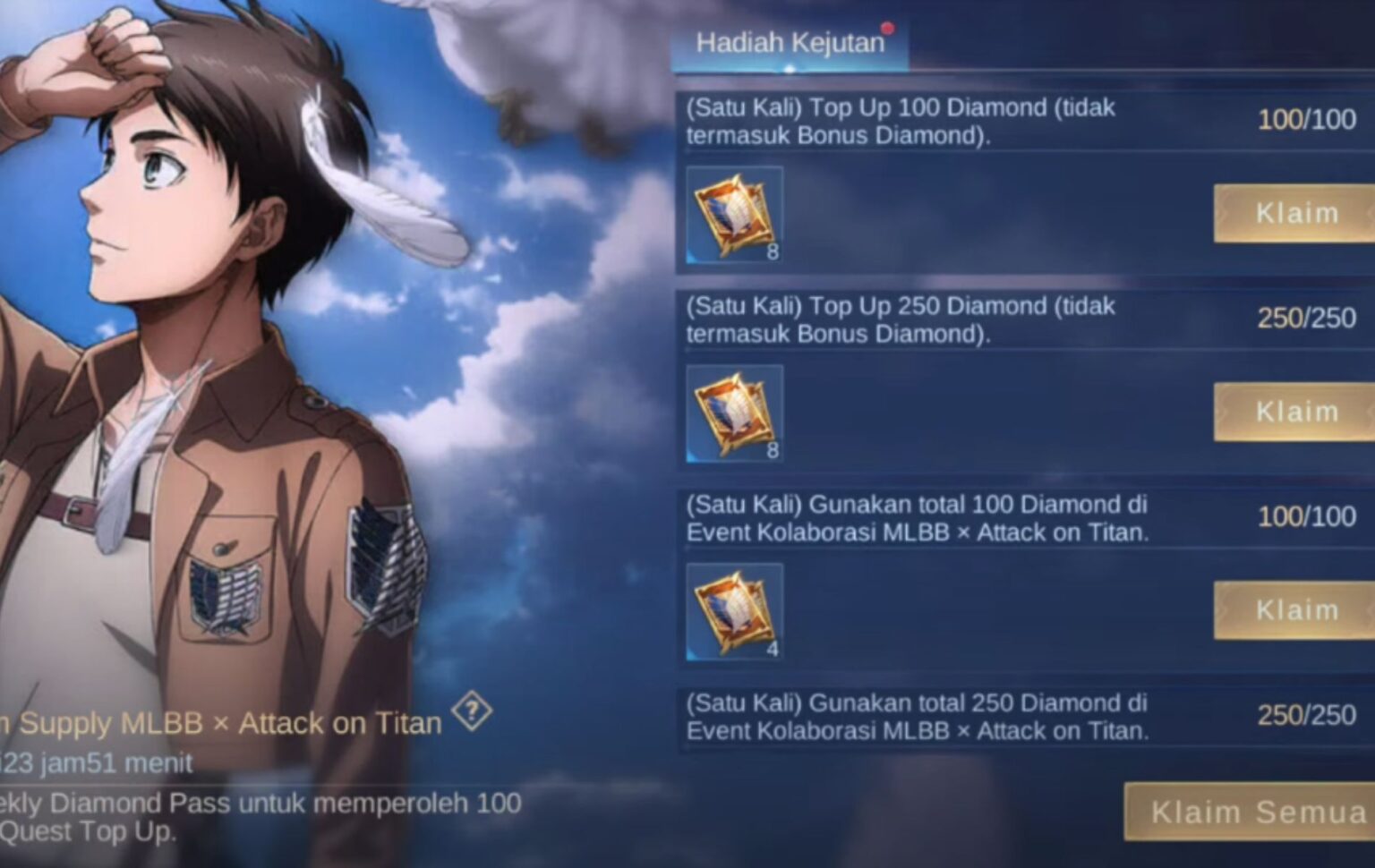Tap the red notification dot on Hadiah Kejutan
This screenshot has width=1375, height=868.
[888, 30]
